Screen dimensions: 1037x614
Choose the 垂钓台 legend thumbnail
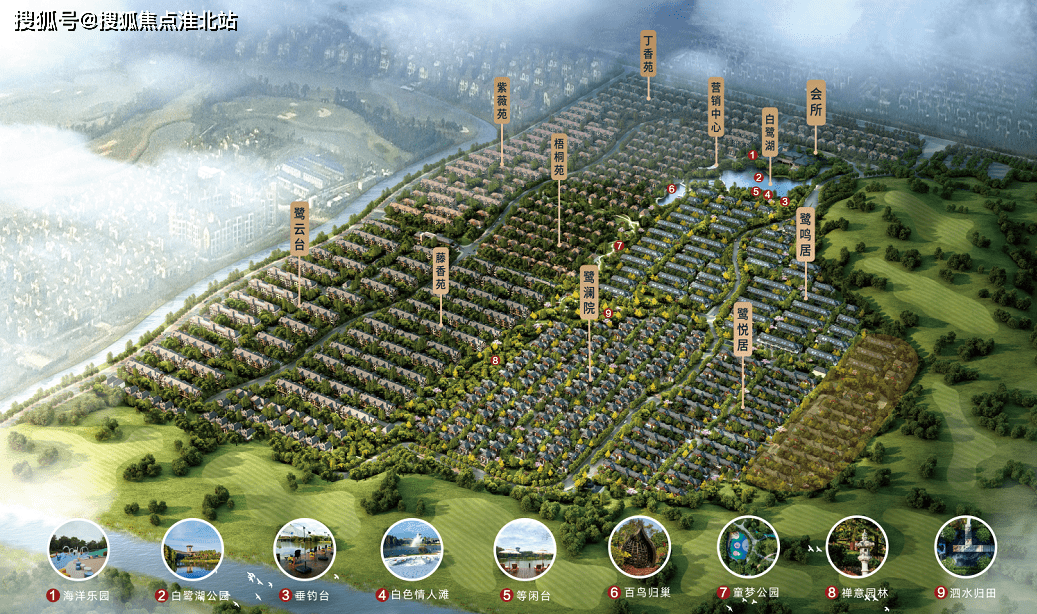pos(304,549)
